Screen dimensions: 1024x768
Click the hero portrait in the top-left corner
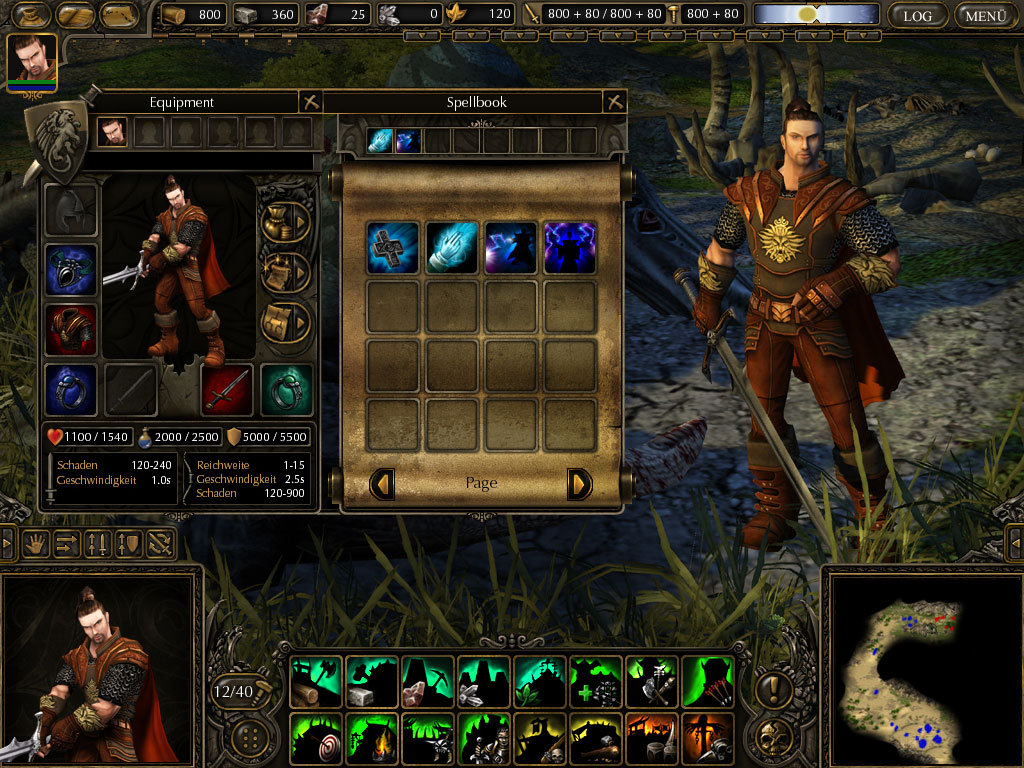32,61
